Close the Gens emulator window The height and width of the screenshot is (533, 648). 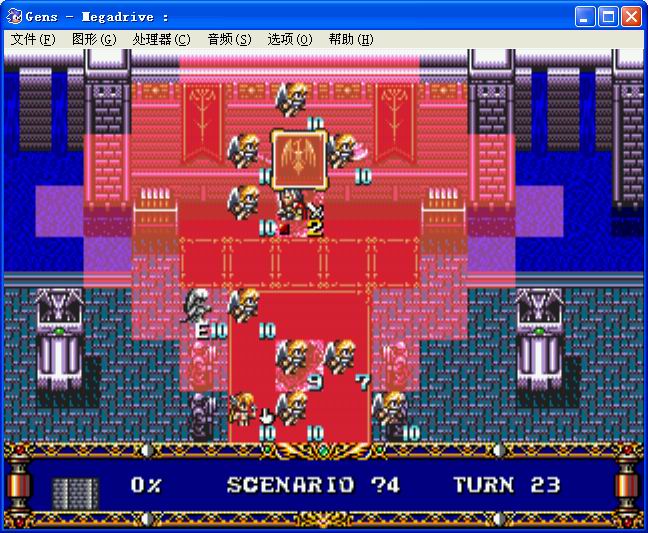pyautogui.click(x=631, y=16)
